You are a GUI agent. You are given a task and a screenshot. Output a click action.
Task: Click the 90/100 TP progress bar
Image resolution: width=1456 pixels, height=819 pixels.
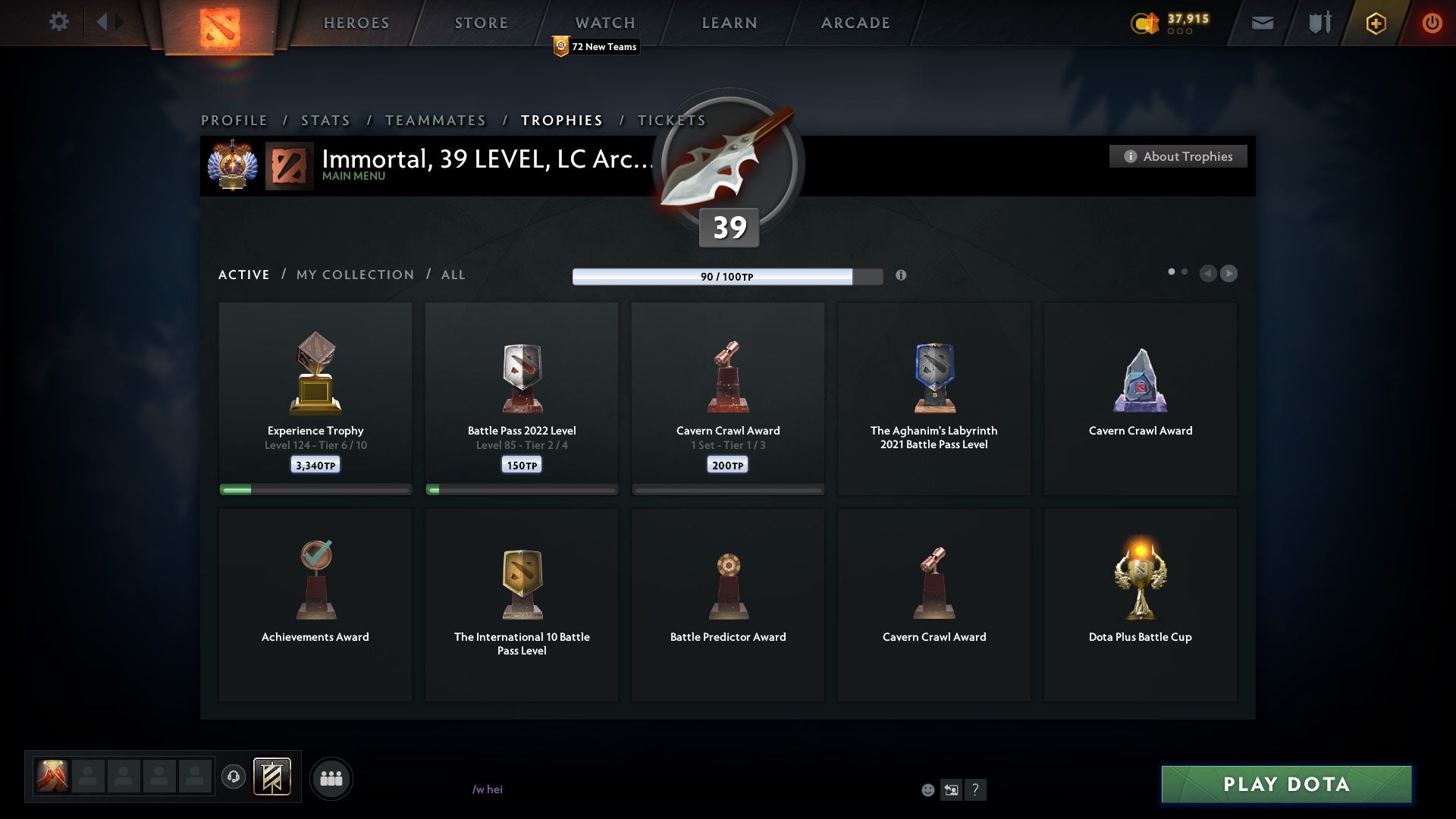click(726, 276)
